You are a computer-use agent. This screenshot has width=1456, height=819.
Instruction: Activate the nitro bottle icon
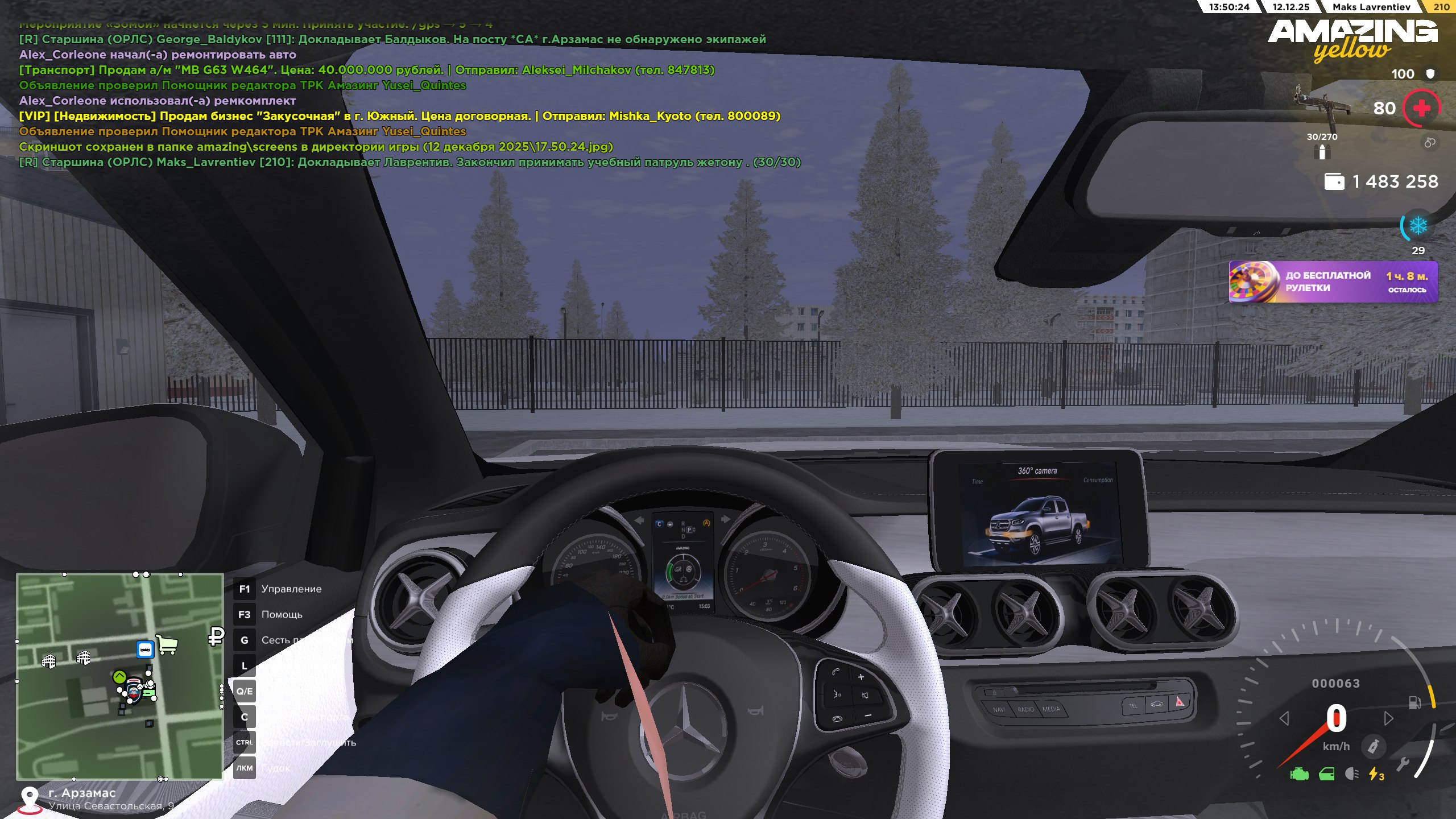click(1373, 746)
